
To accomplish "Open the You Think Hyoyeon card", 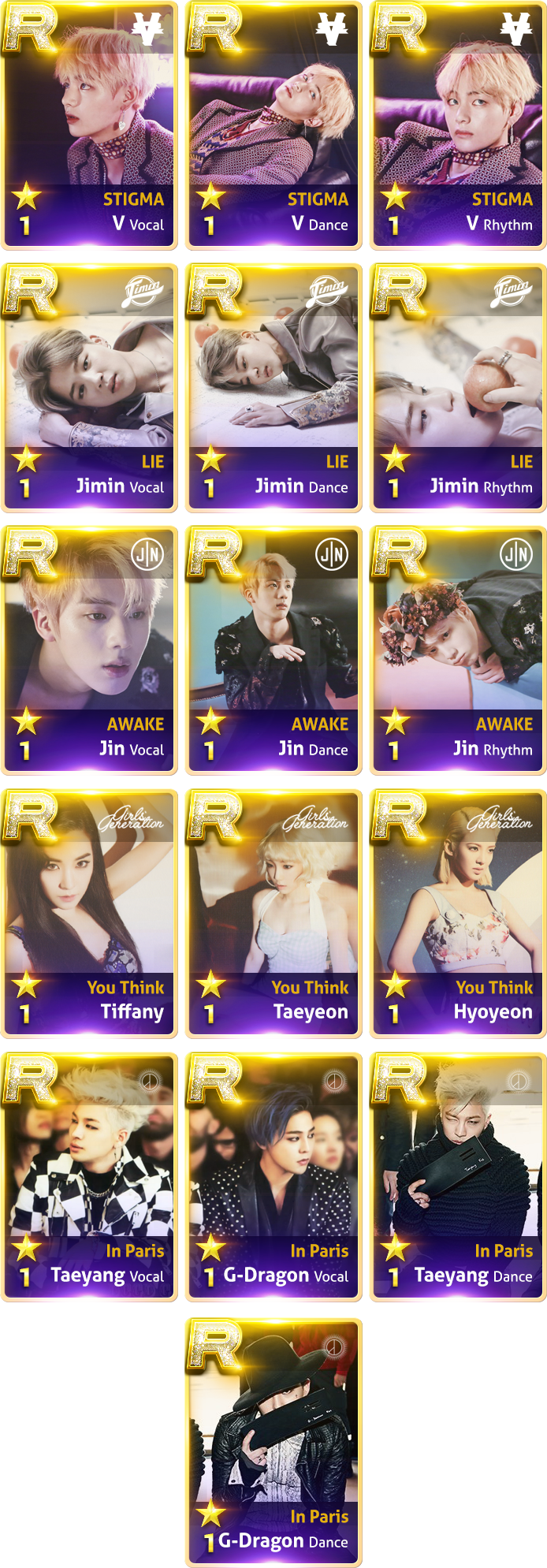I will [x=458, y=914].
